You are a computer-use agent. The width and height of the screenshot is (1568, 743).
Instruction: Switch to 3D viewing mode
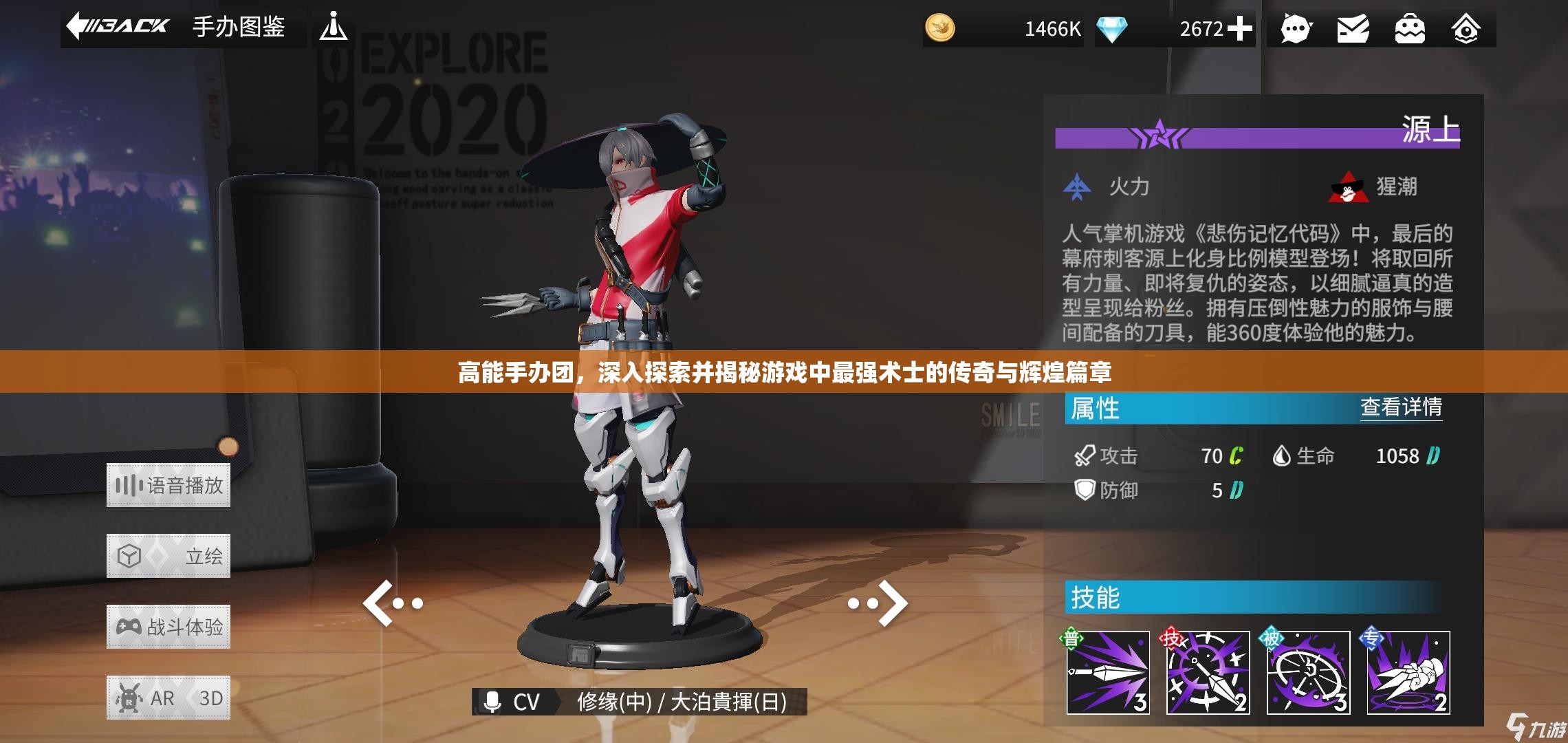210,697
